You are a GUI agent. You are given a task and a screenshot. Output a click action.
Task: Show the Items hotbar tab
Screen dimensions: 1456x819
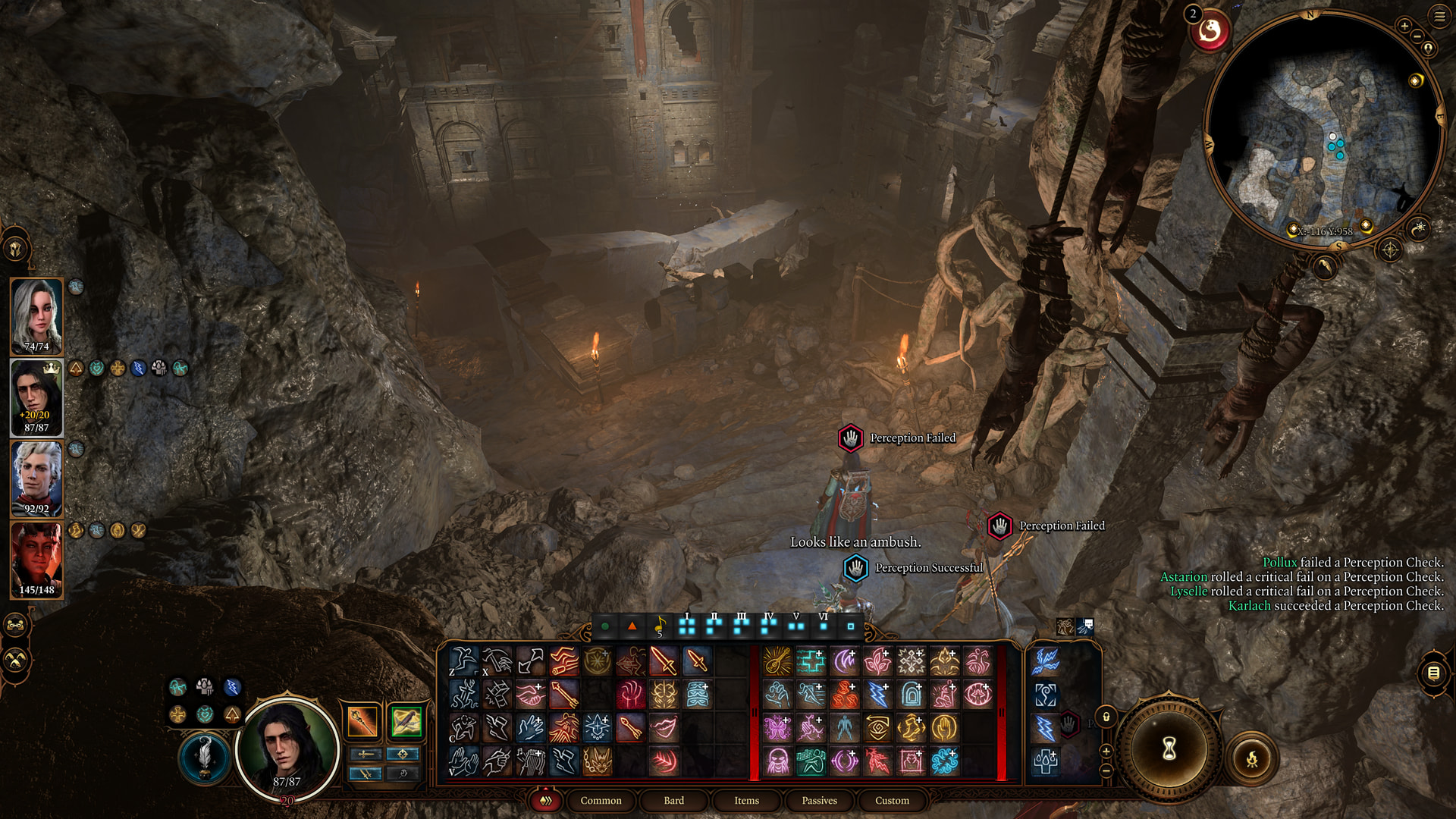[746, 801]
